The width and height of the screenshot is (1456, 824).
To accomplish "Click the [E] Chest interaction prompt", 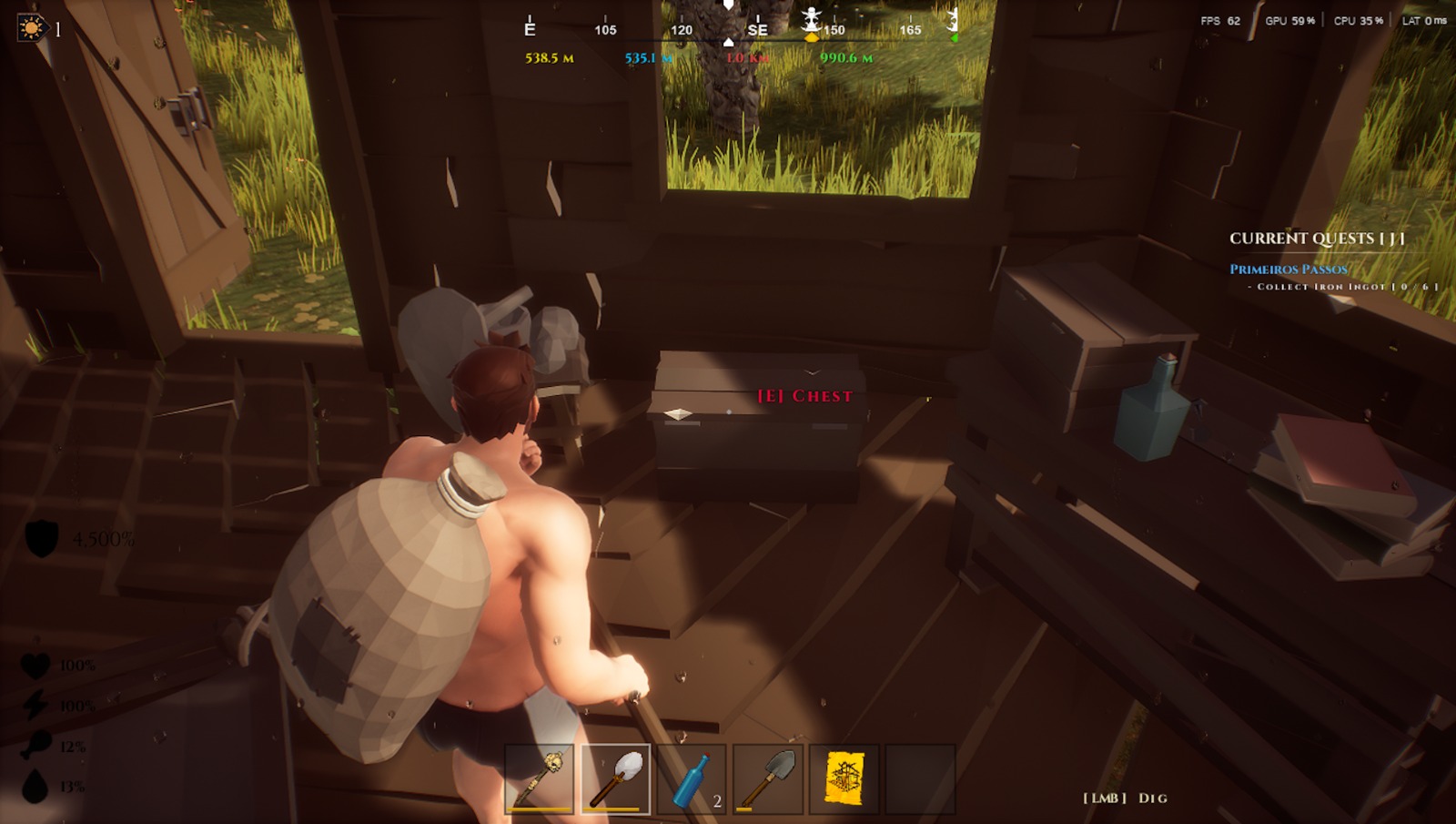I will [804, 396].
